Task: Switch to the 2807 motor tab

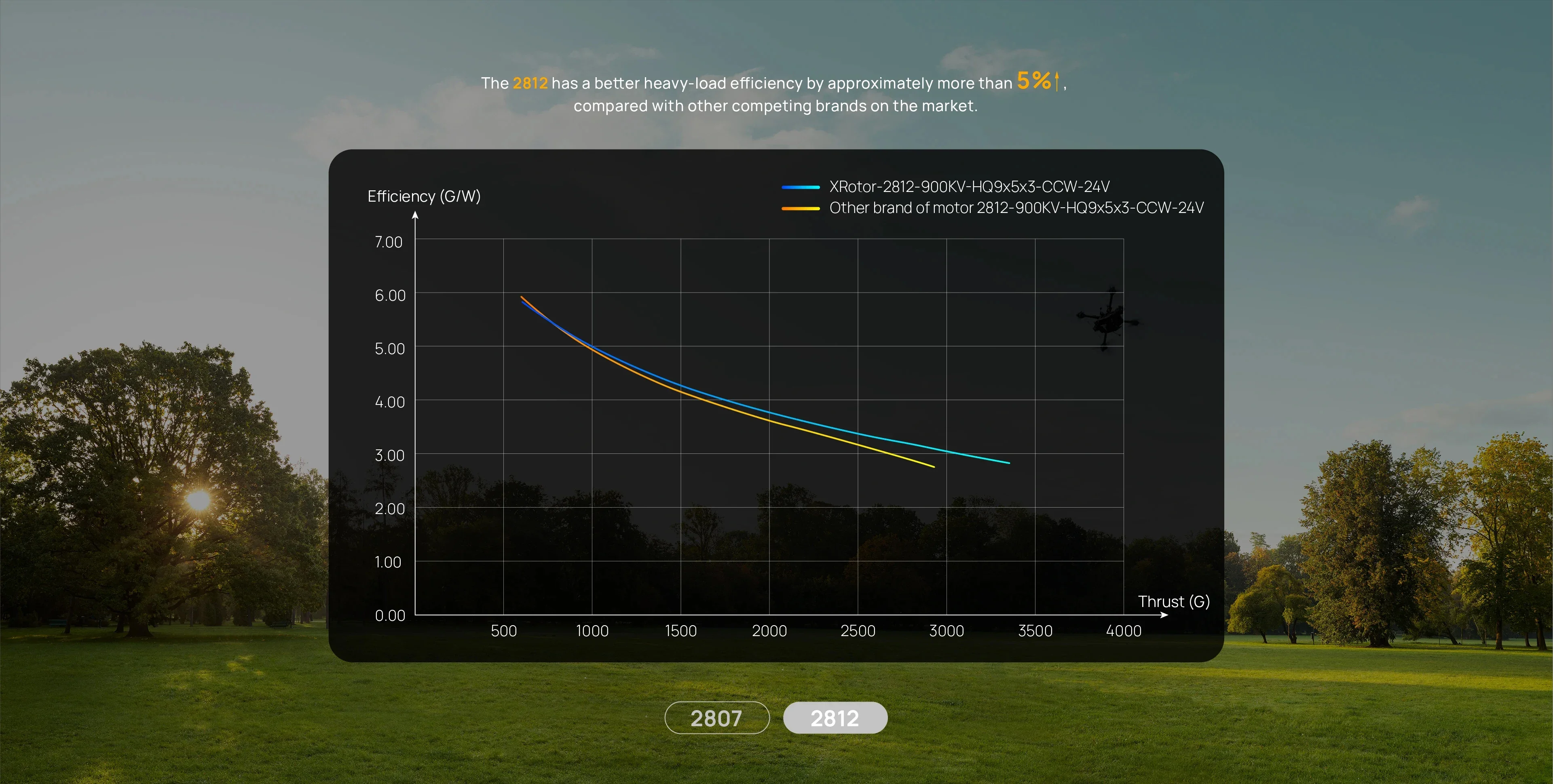Action: pos(716,718)
